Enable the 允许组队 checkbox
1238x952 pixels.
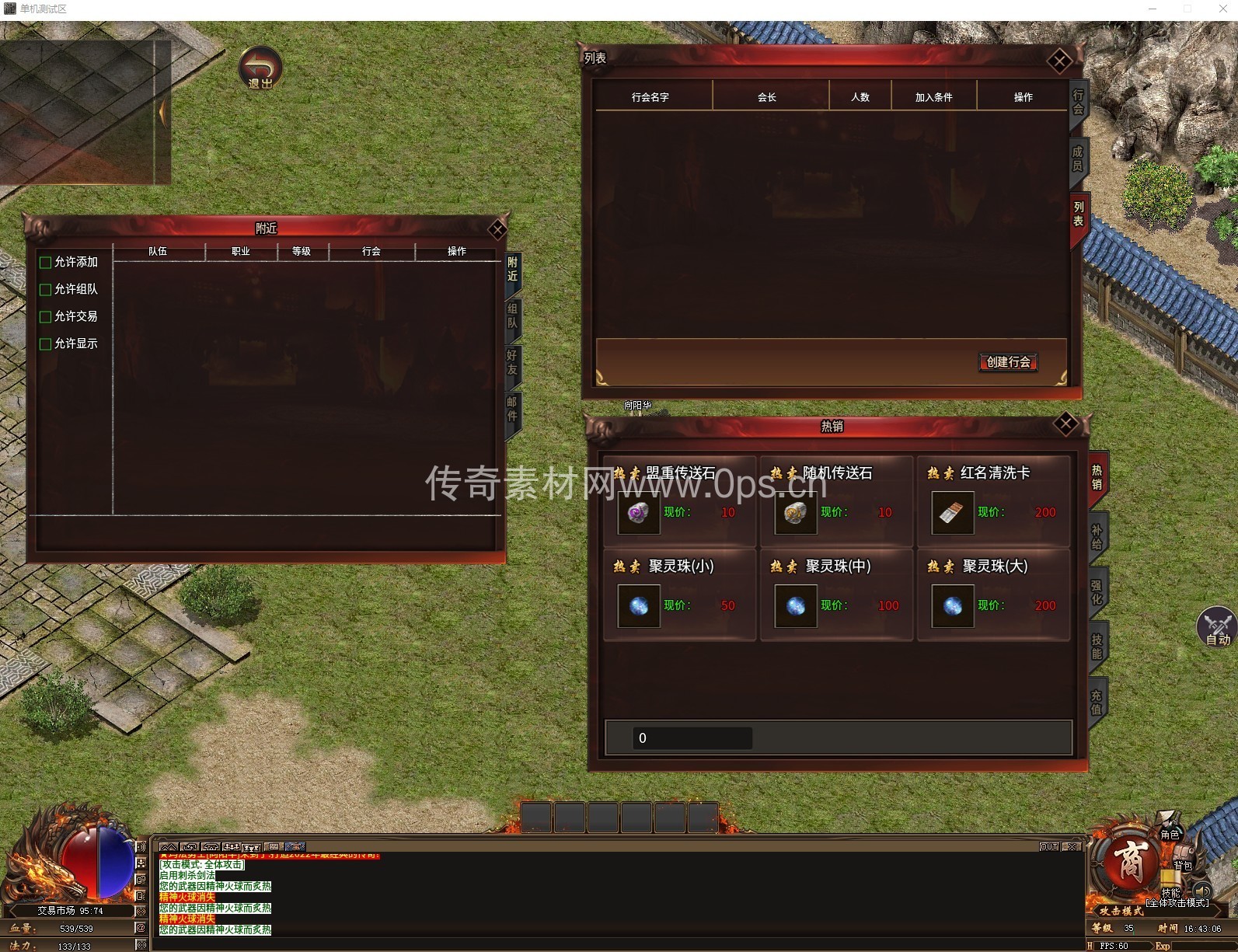click(46, 290)
